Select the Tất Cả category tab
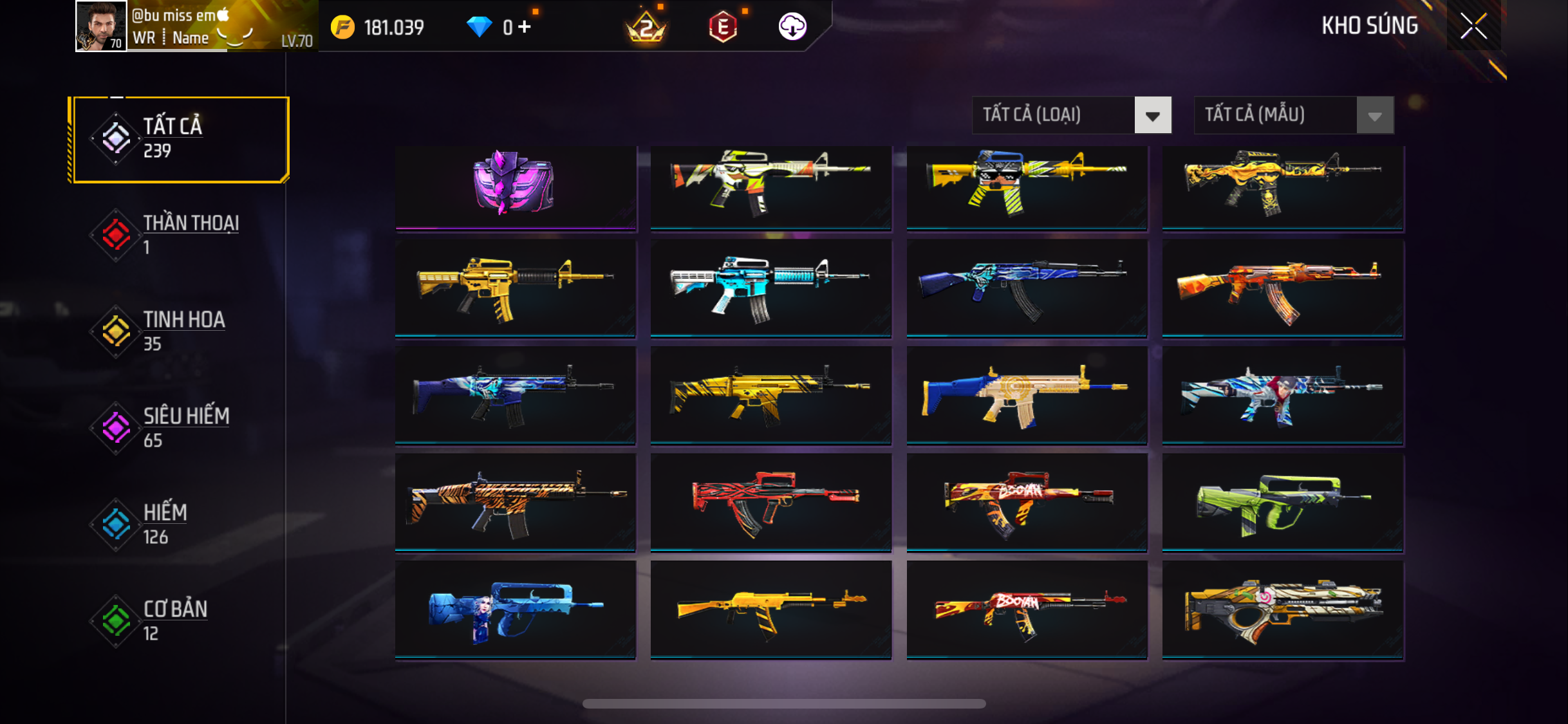Image resolution: width=1568 pixels, height=724 pixels. coord(180,139)
